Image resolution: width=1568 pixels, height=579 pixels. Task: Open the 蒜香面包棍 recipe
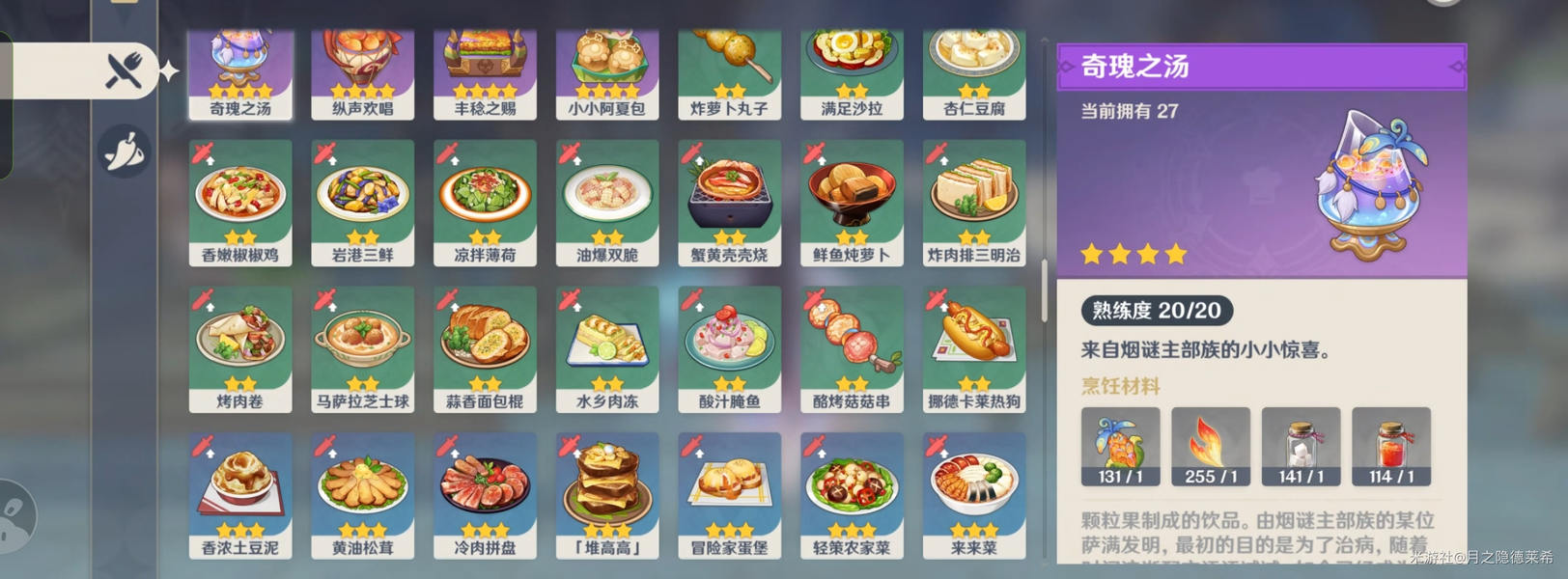485,349
